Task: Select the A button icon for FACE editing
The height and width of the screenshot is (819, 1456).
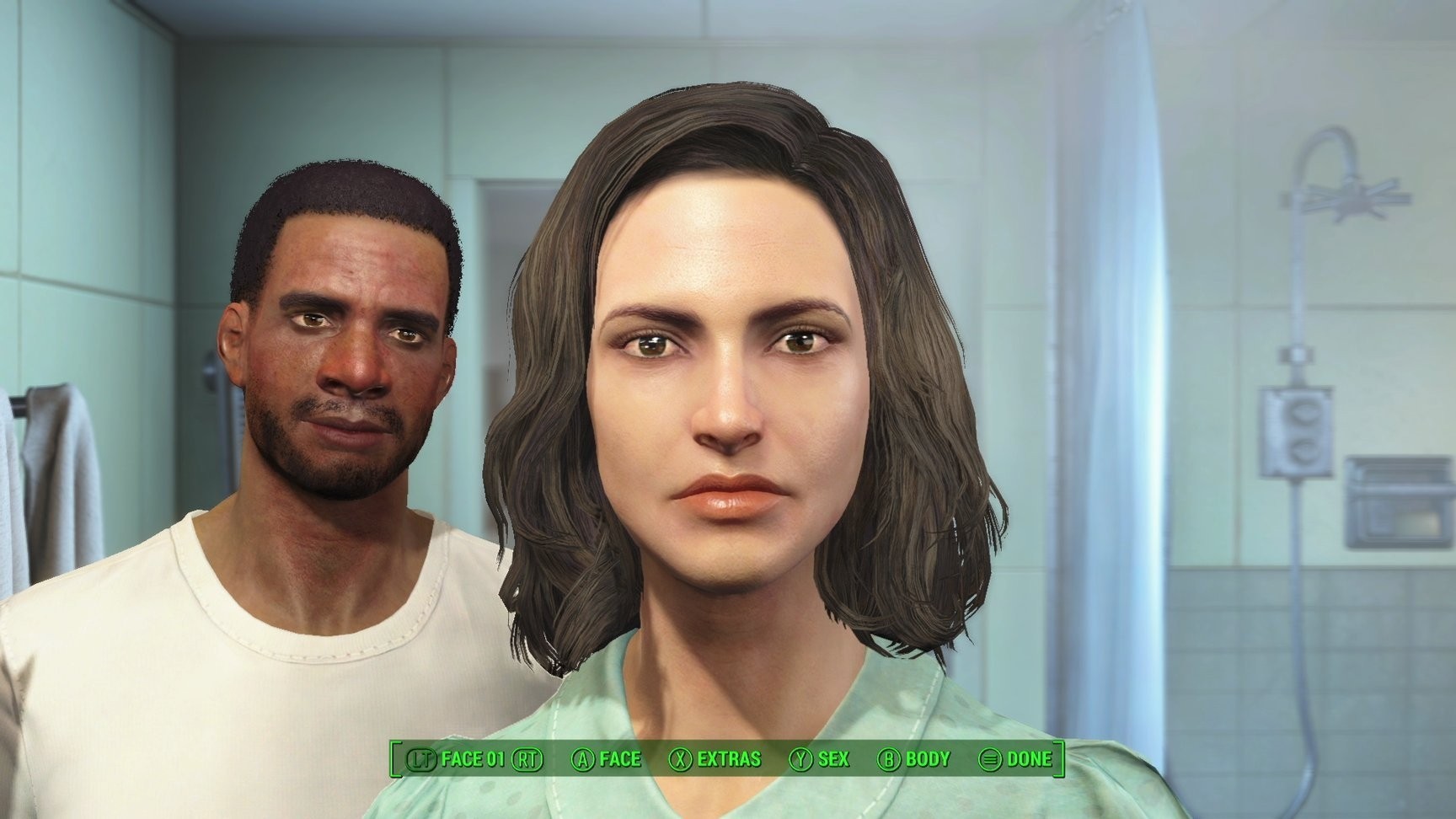Action: (x=584, y=759)
